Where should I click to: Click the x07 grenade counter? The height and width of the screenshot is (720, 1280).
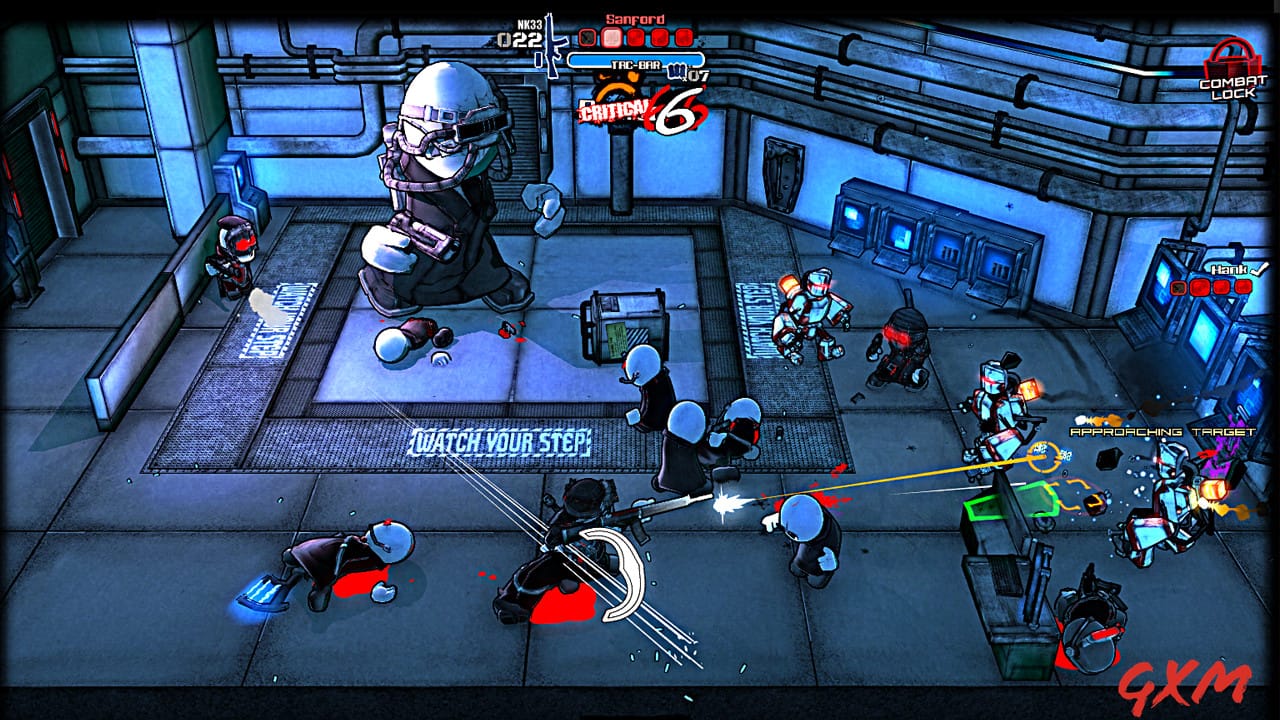[698, 75]
